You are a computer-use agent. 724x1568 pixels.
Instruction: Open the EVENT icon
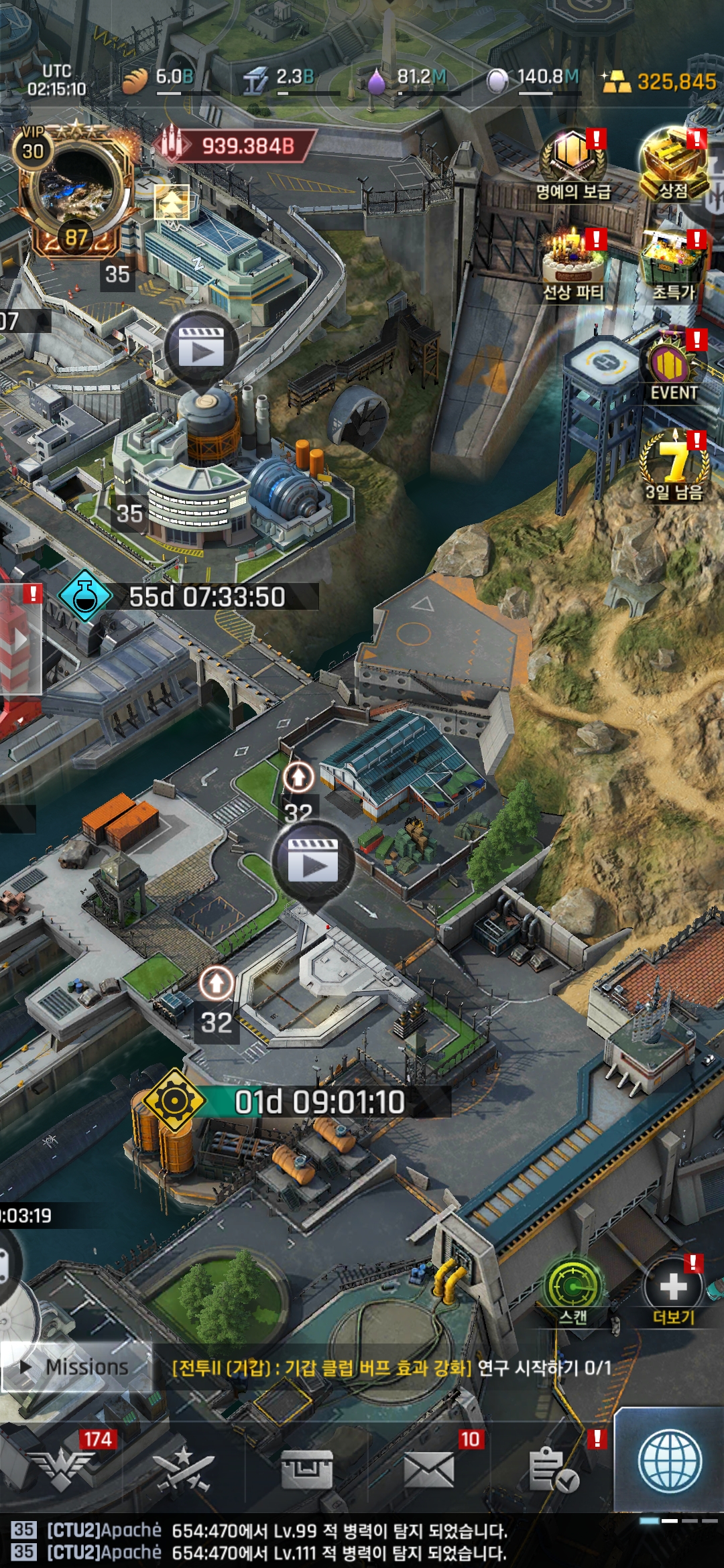(673, 367)
